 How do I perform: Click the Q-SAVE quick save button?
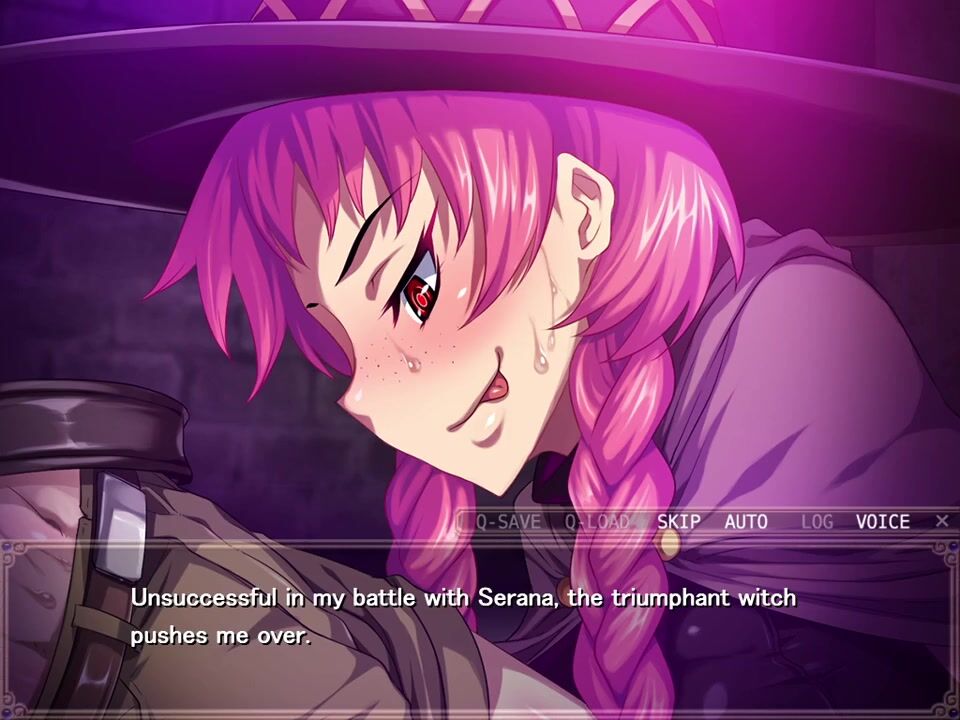click(x=507, y=521)
